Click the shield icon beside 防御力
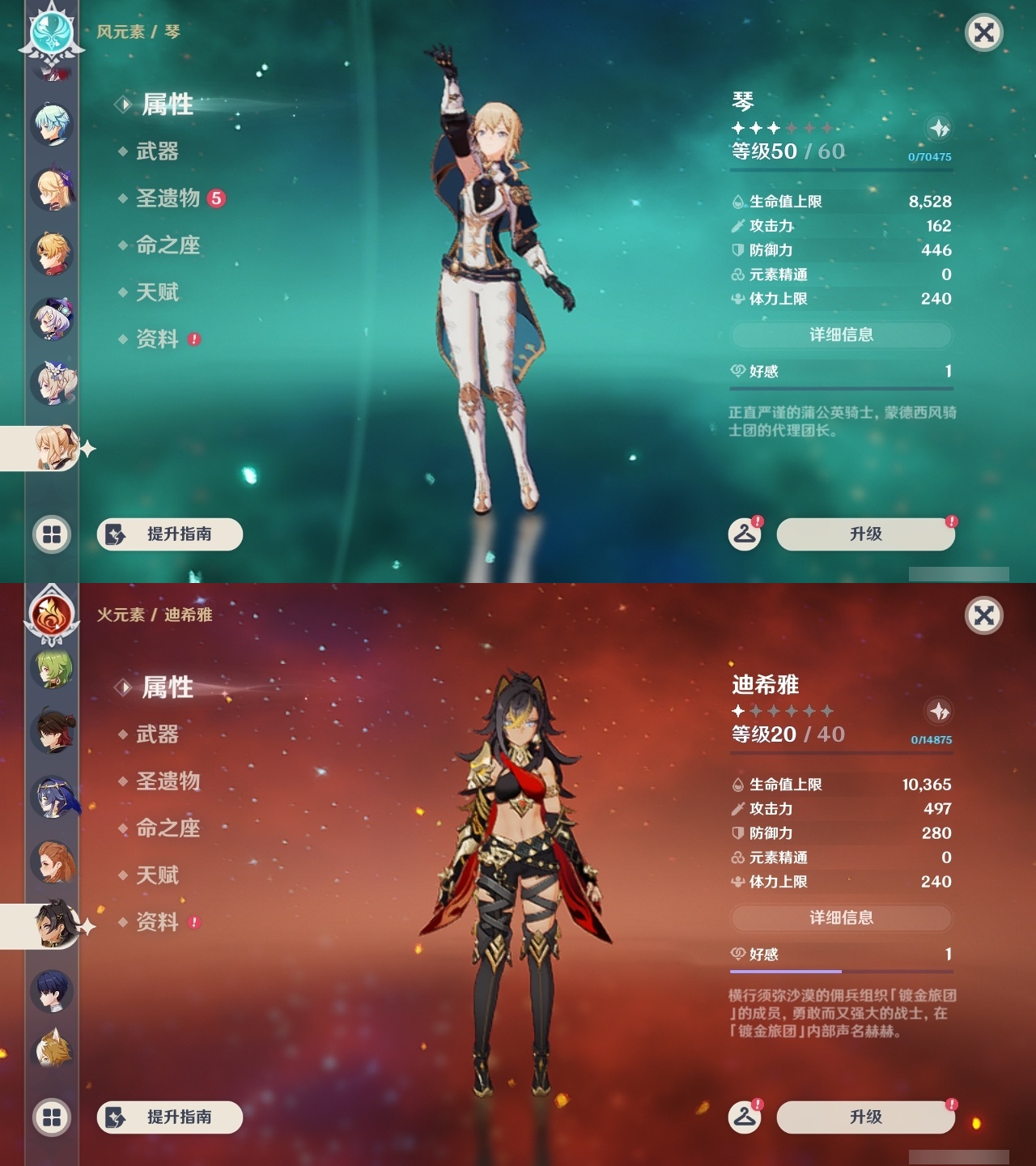Image resolution: width=1036 pixels, height=1166 pixels. tap(737, 250)
